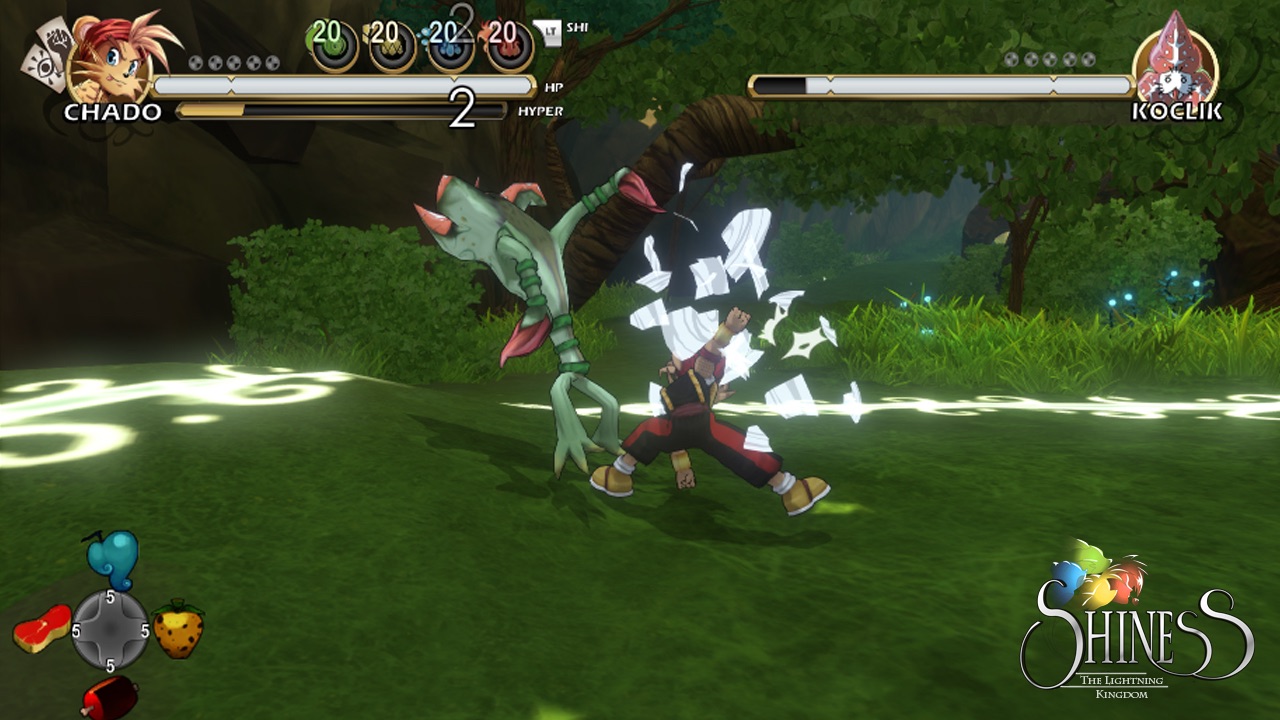
Task: Use the dark red meat item
Action: [x=109, y=696]
